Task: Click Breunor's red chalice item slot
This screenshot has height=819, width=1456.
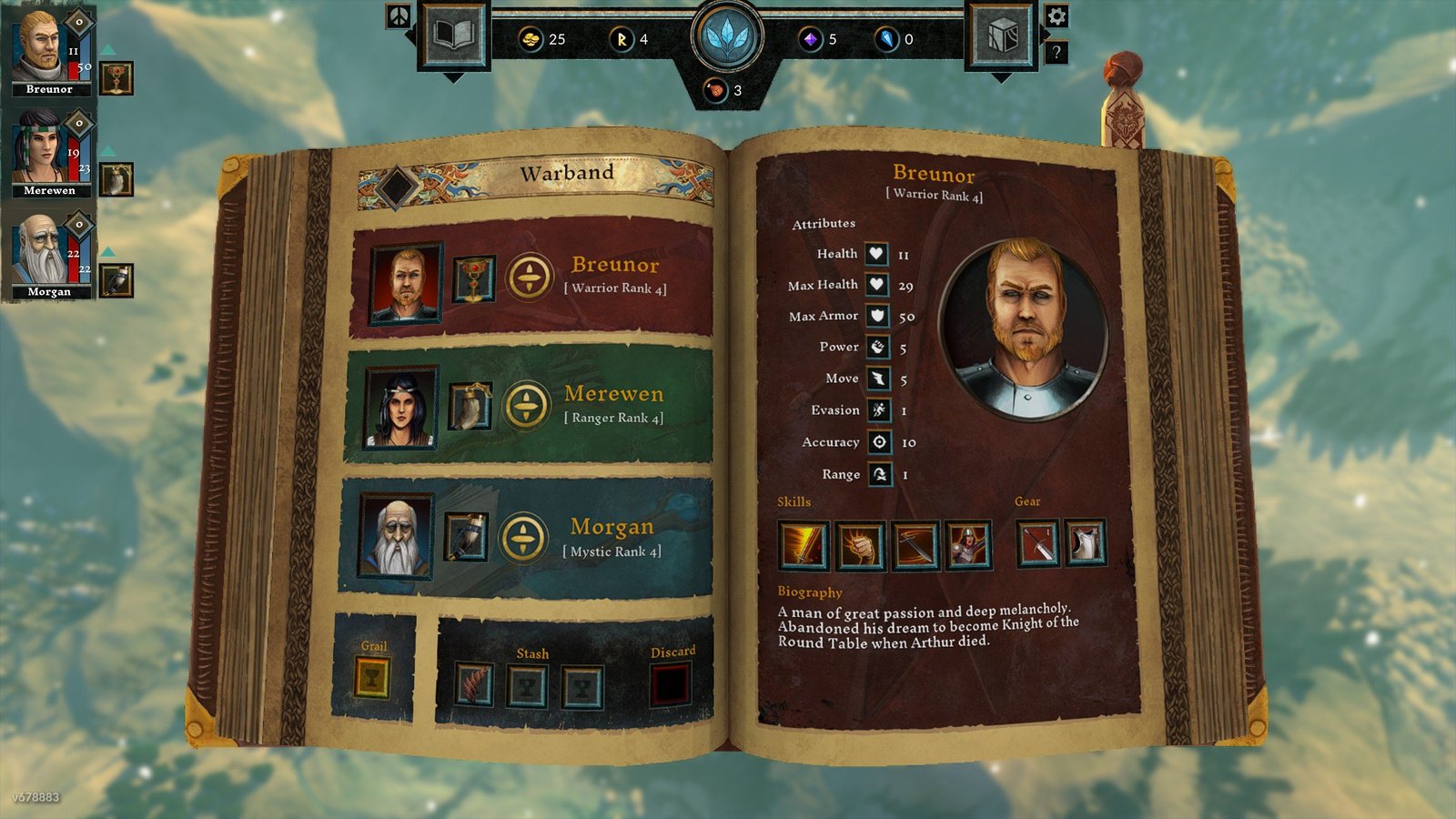Action: pos(473,278)
